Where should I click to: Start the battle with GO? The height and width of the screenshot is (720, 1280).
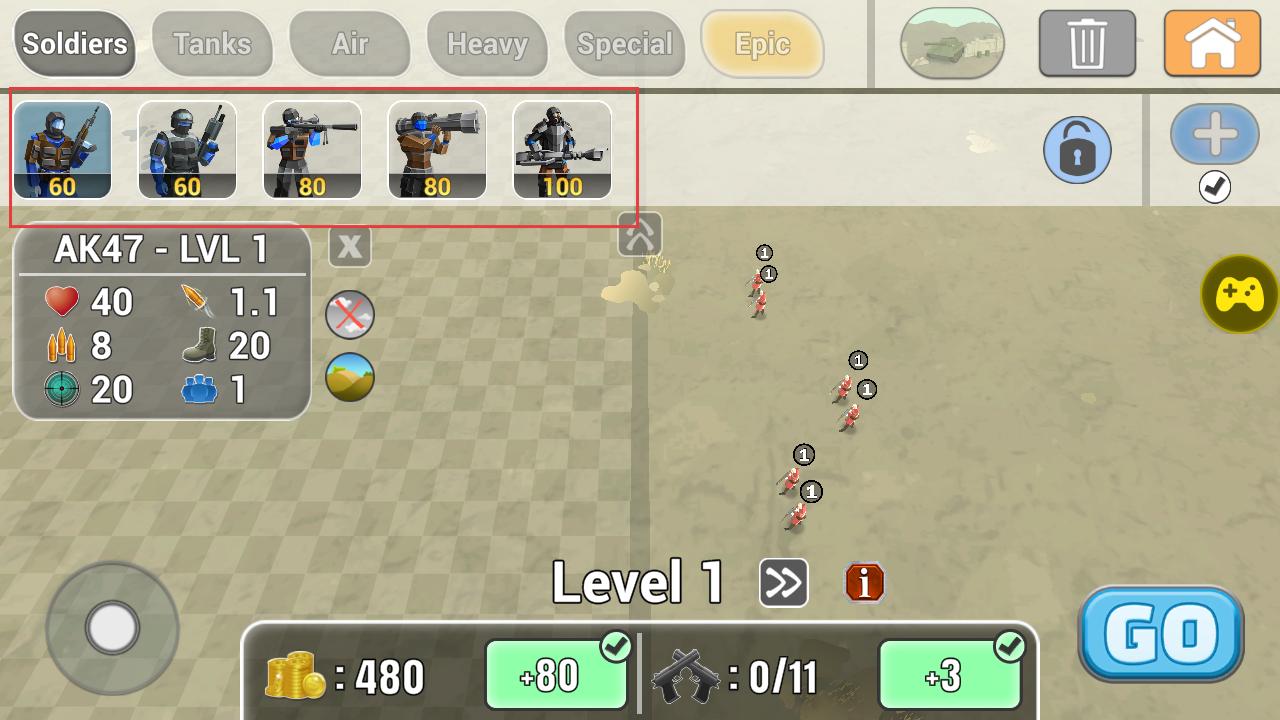pyautogui.click(x=1161, y=633)
